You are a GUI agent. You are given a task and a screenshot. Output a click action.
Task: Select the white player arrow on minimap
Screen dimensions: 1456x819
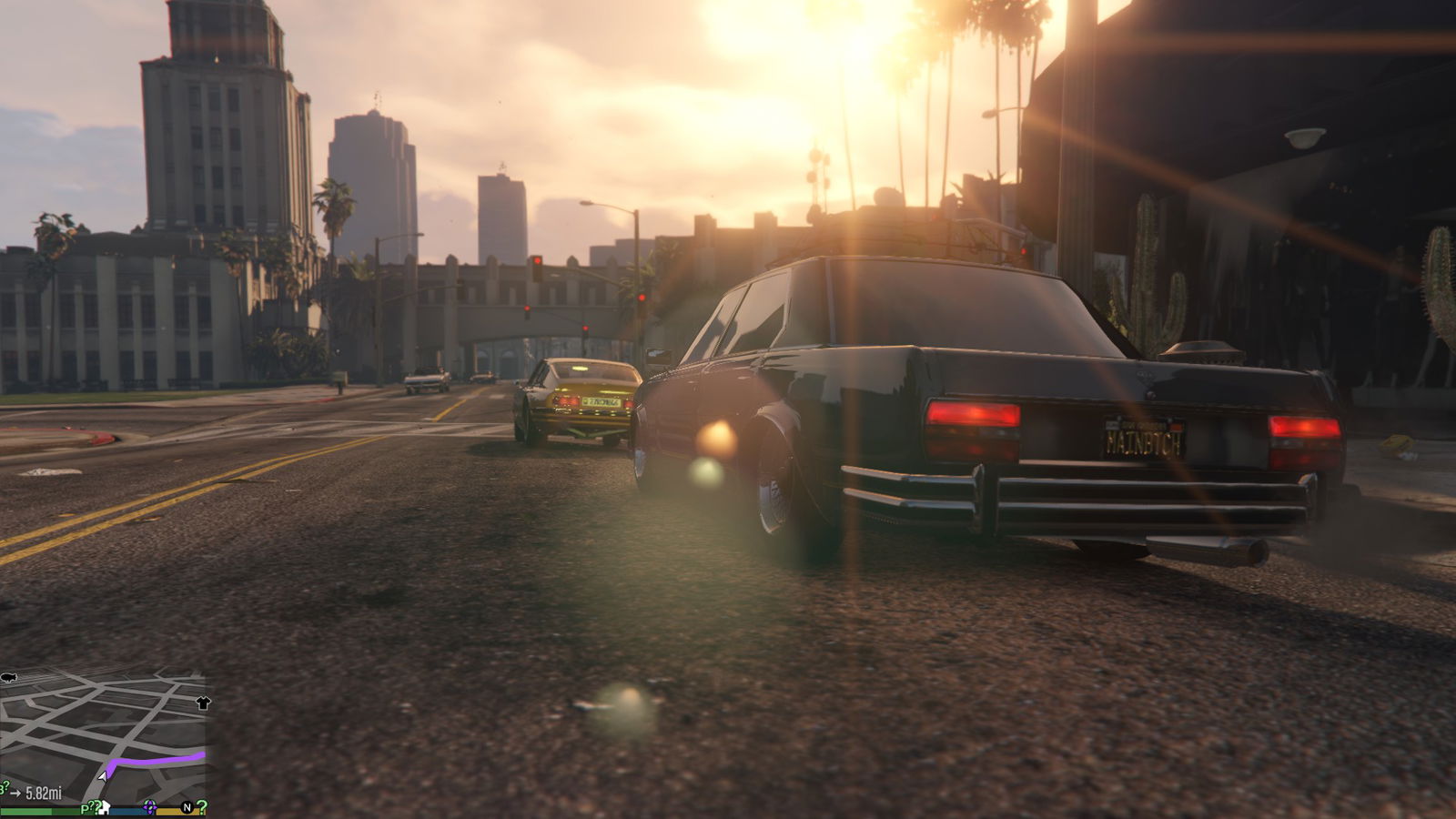coord(103,775)
